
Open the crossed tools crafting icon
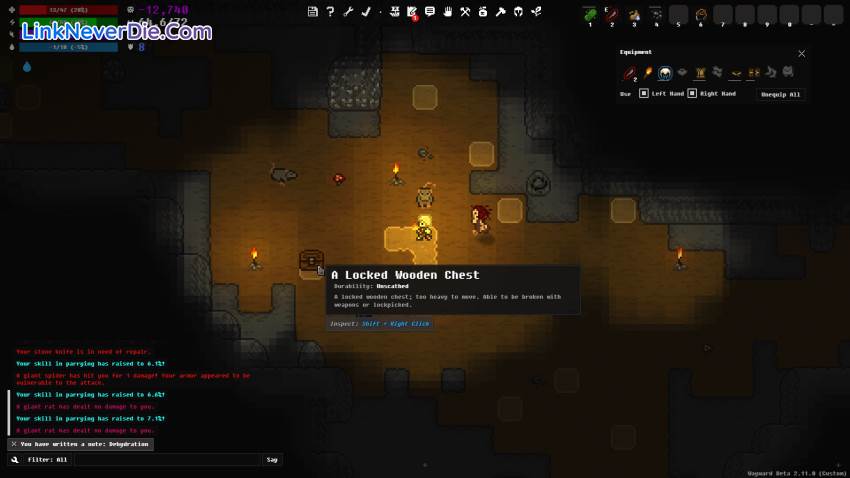465,12
